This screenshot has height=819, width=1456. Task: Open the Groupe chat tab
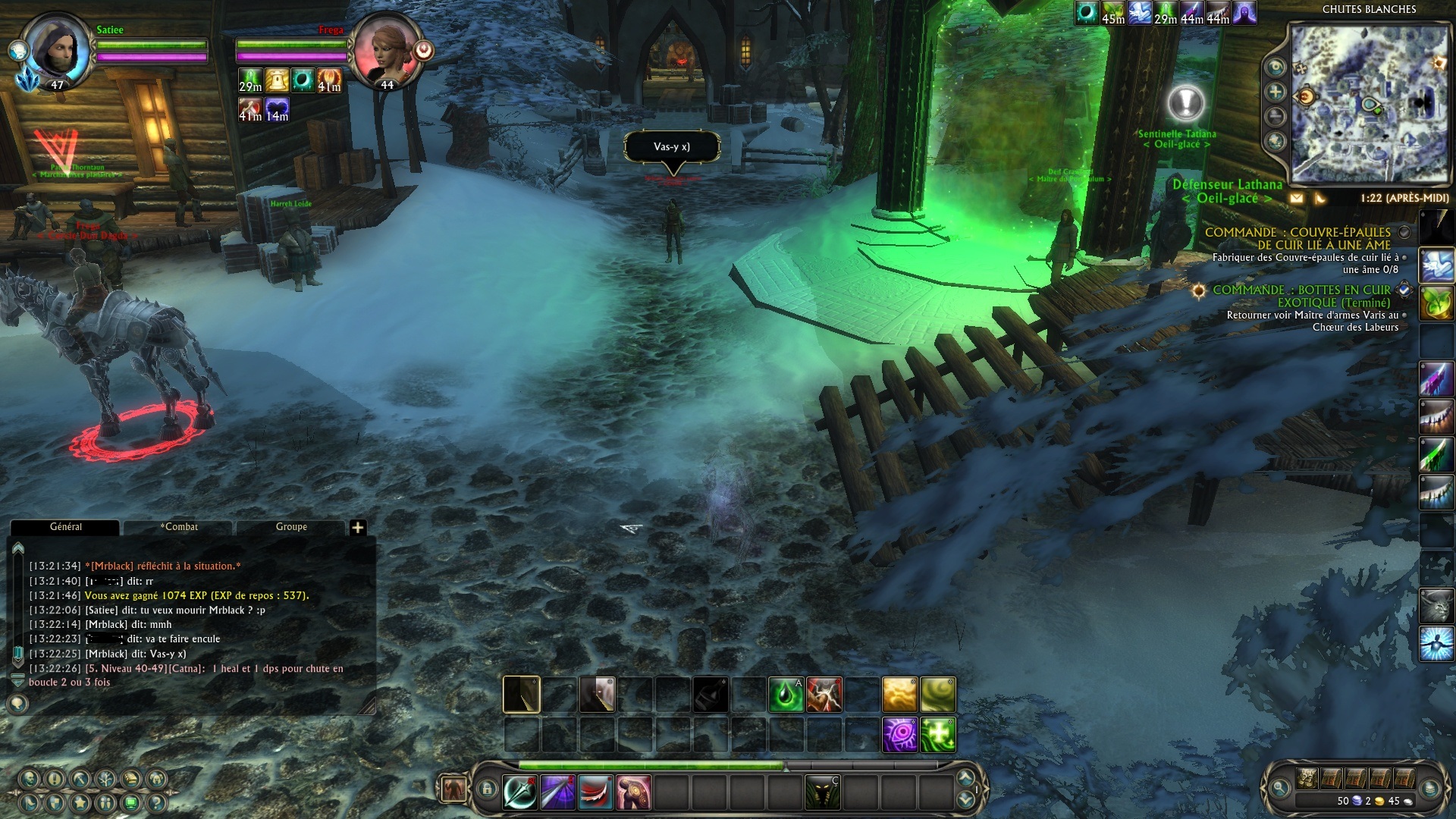(x=291, y=527)
